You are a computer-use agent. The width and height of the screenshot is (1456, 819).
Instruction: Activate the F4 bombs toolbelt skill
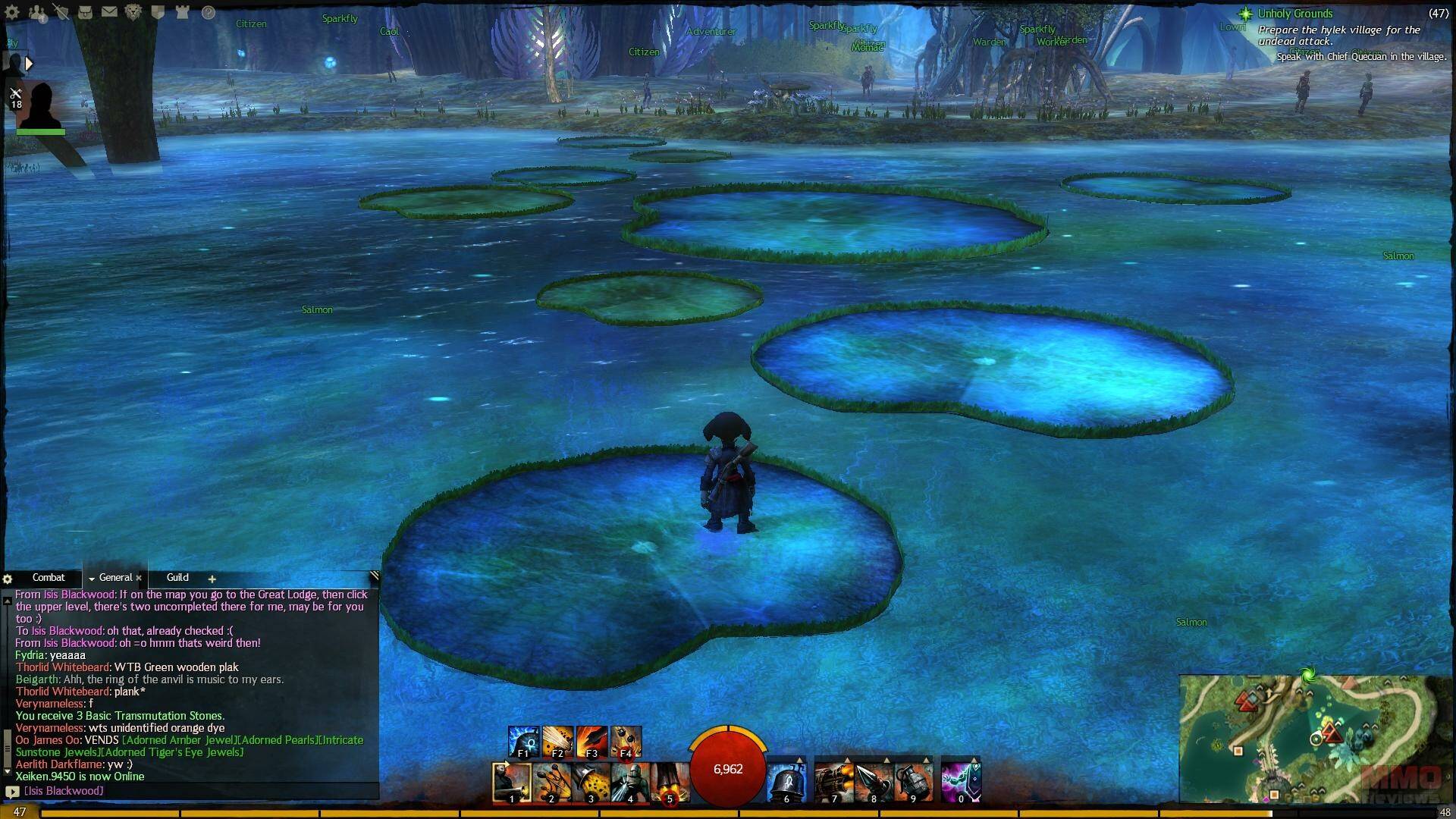(x=626, y=742)
